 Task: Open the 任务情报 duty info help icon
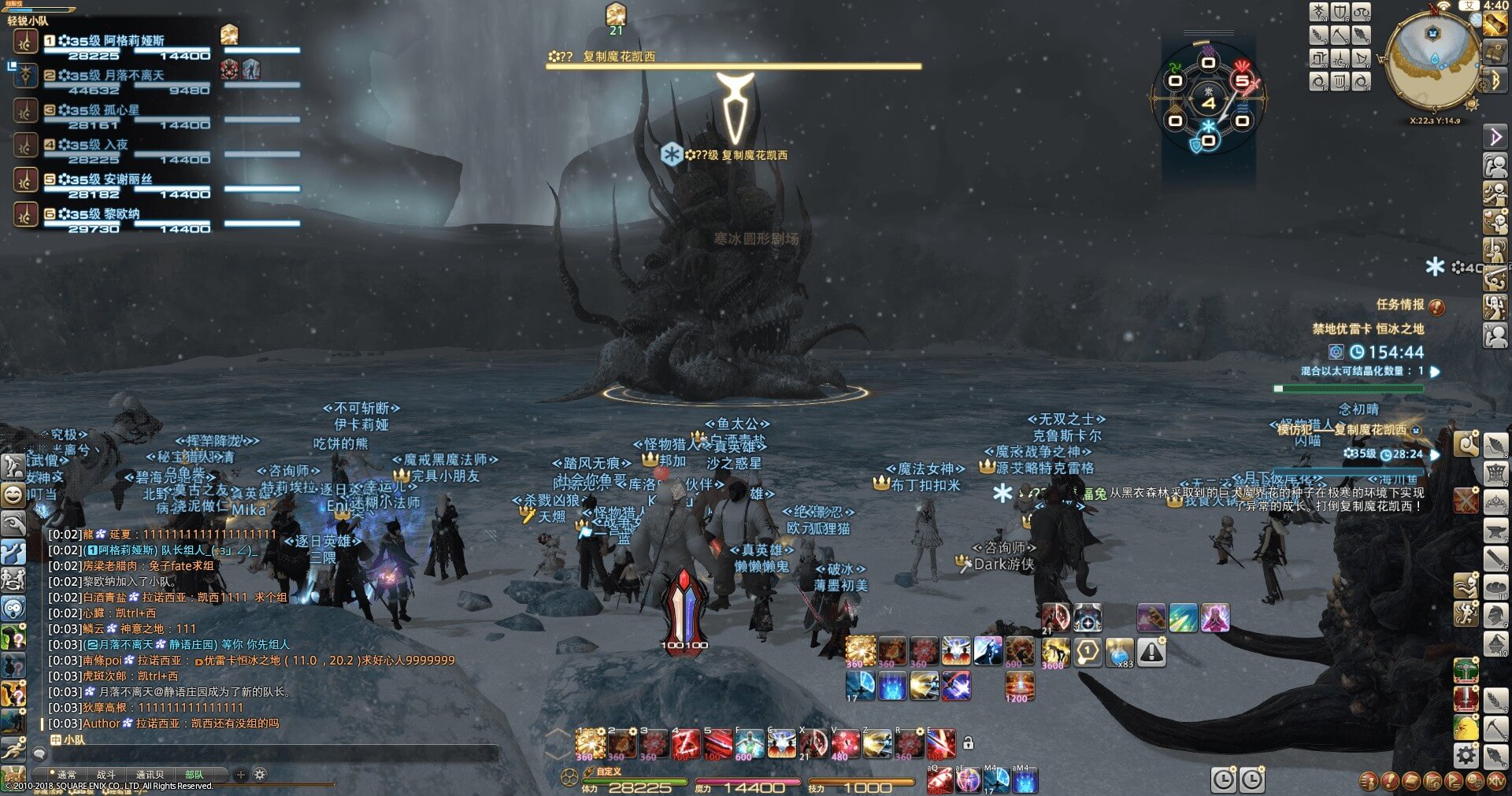click(1436, 306)
